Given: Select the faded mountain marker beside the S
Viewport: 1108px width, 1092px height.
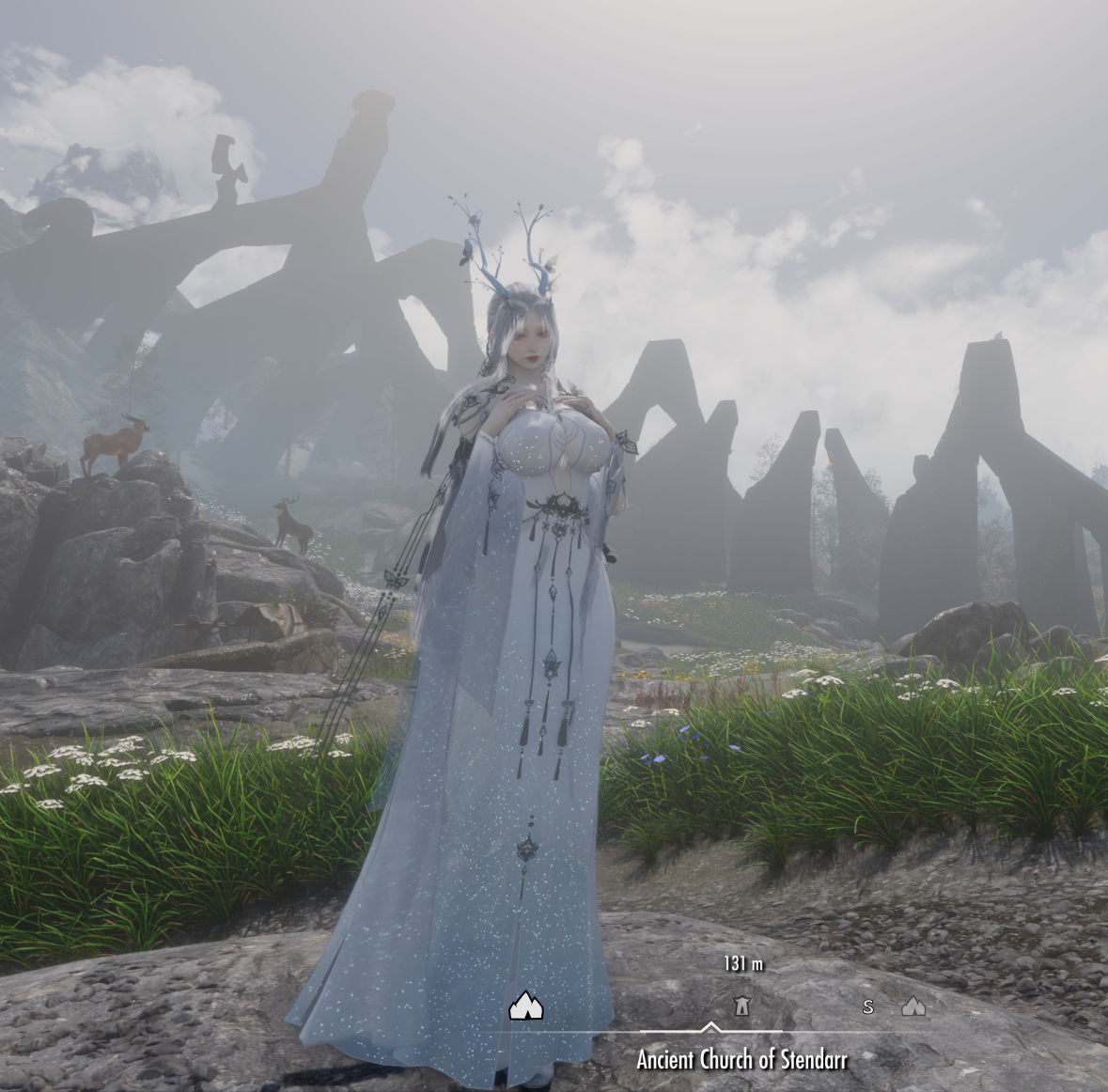Looking at the screenshot, I should (x=913, y=1006).
